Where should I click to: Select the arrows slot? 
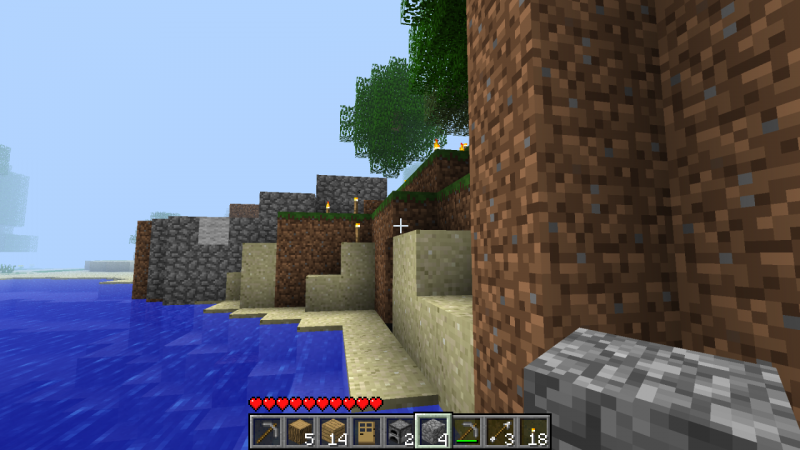(499, 432)
